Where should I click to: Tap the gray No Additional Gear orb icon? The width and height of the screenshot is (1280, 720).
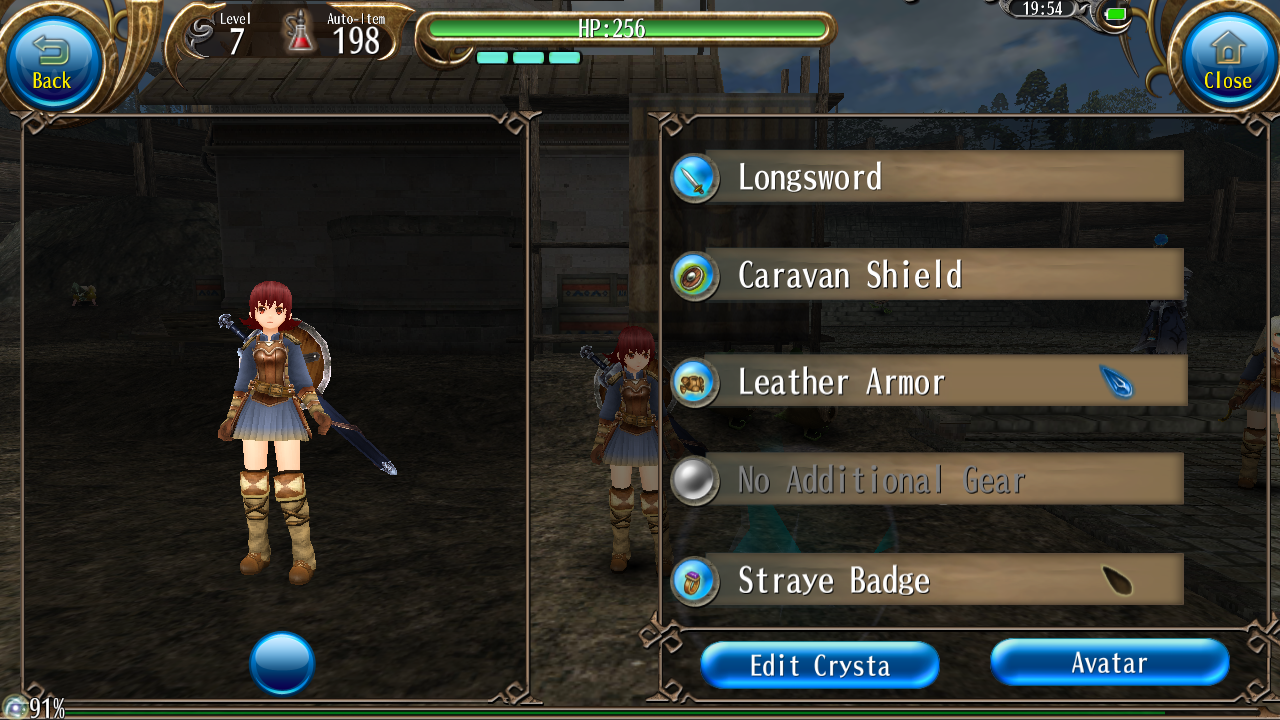pos(694,480)
